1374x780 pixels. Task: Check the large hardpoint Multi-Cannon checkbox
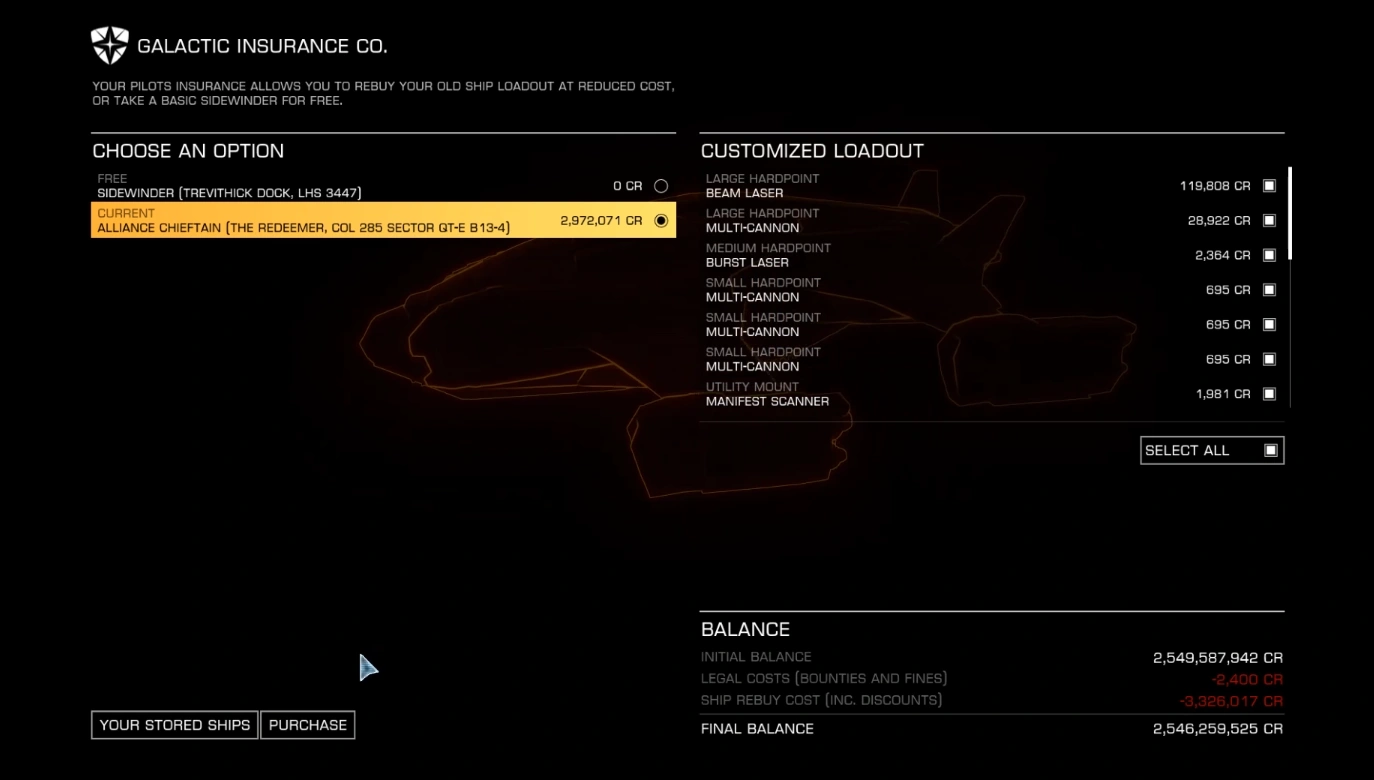click(1269, 220)
